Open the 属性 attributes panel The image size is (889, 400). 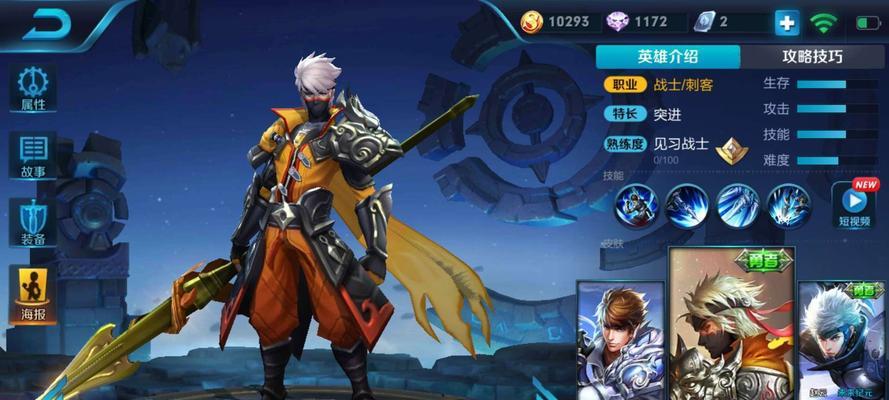(32, 88)
